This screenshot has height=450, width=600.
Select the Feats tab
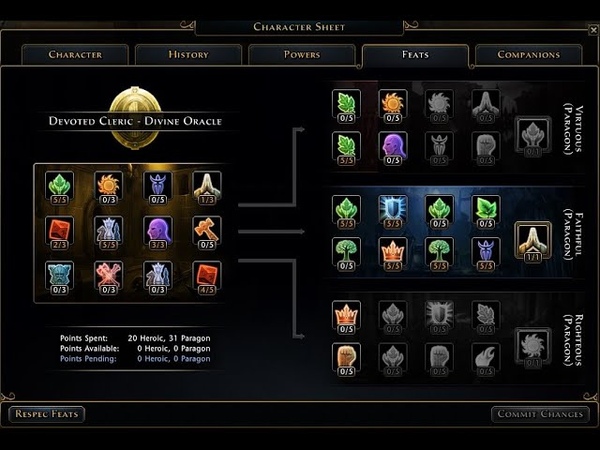[x=415, y=54]
